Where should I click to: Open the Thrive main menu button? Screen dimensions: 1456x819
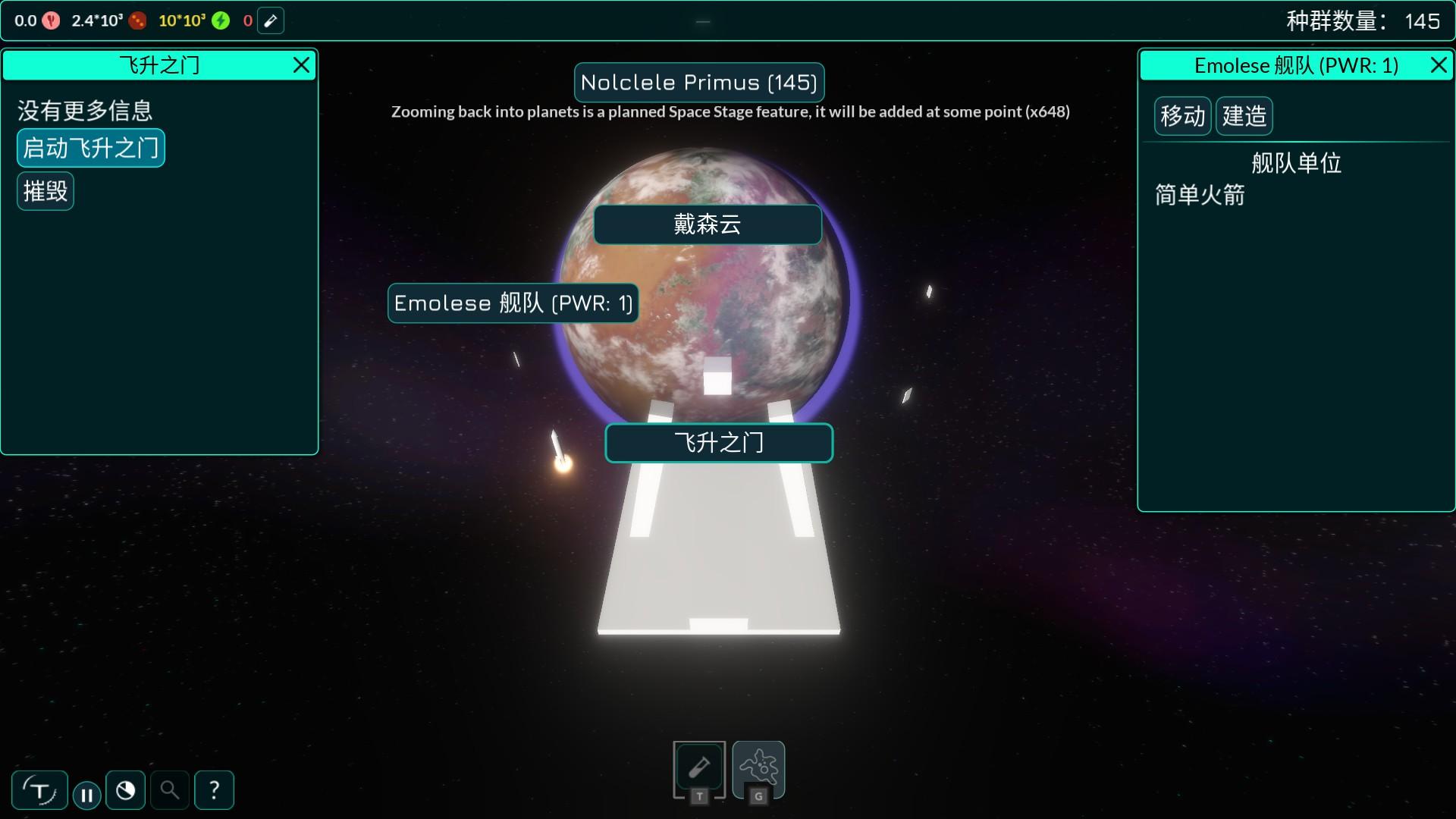point(39,791)
